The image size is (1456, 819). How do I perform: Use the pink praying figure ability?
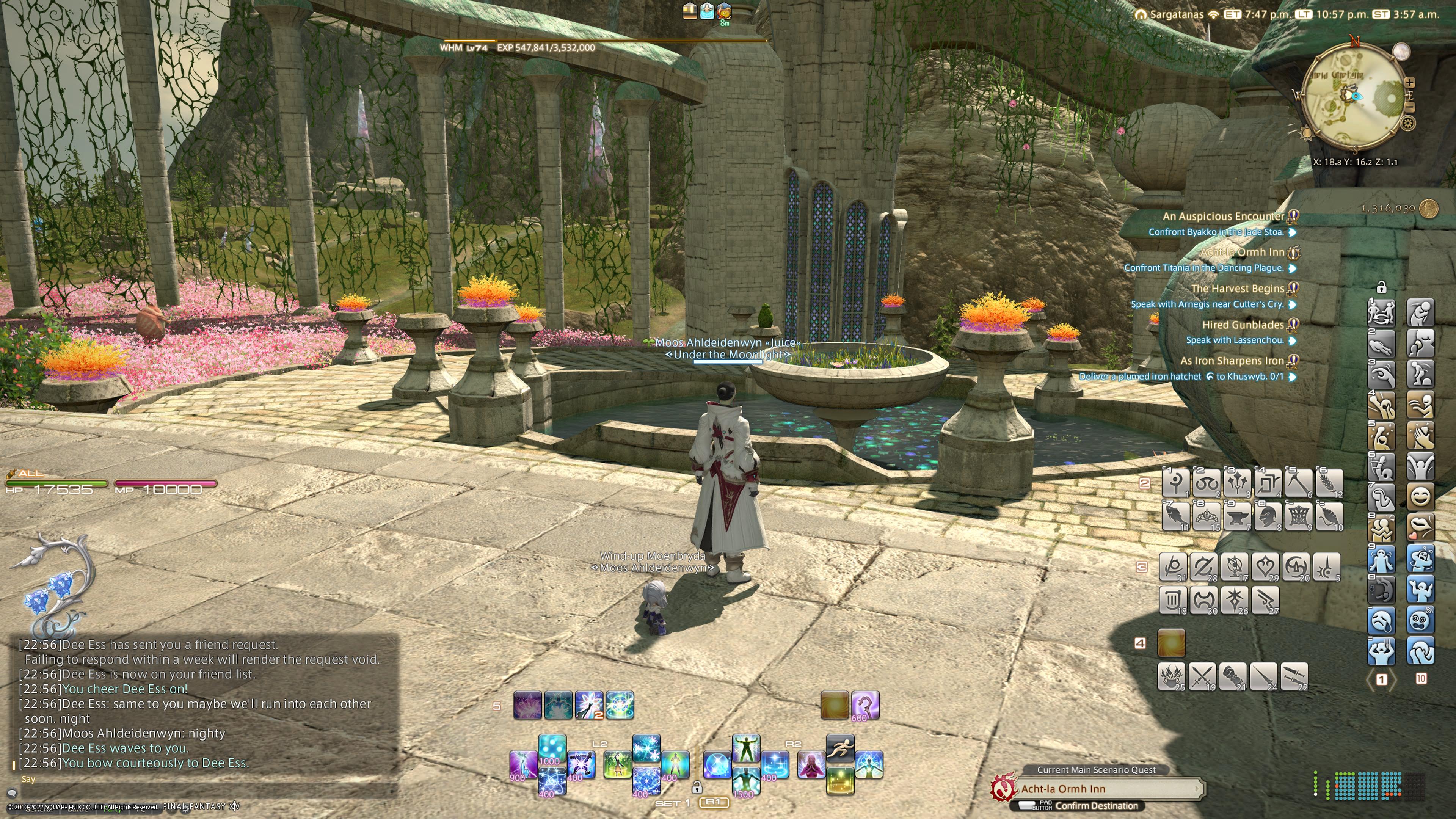pos(811,764)
